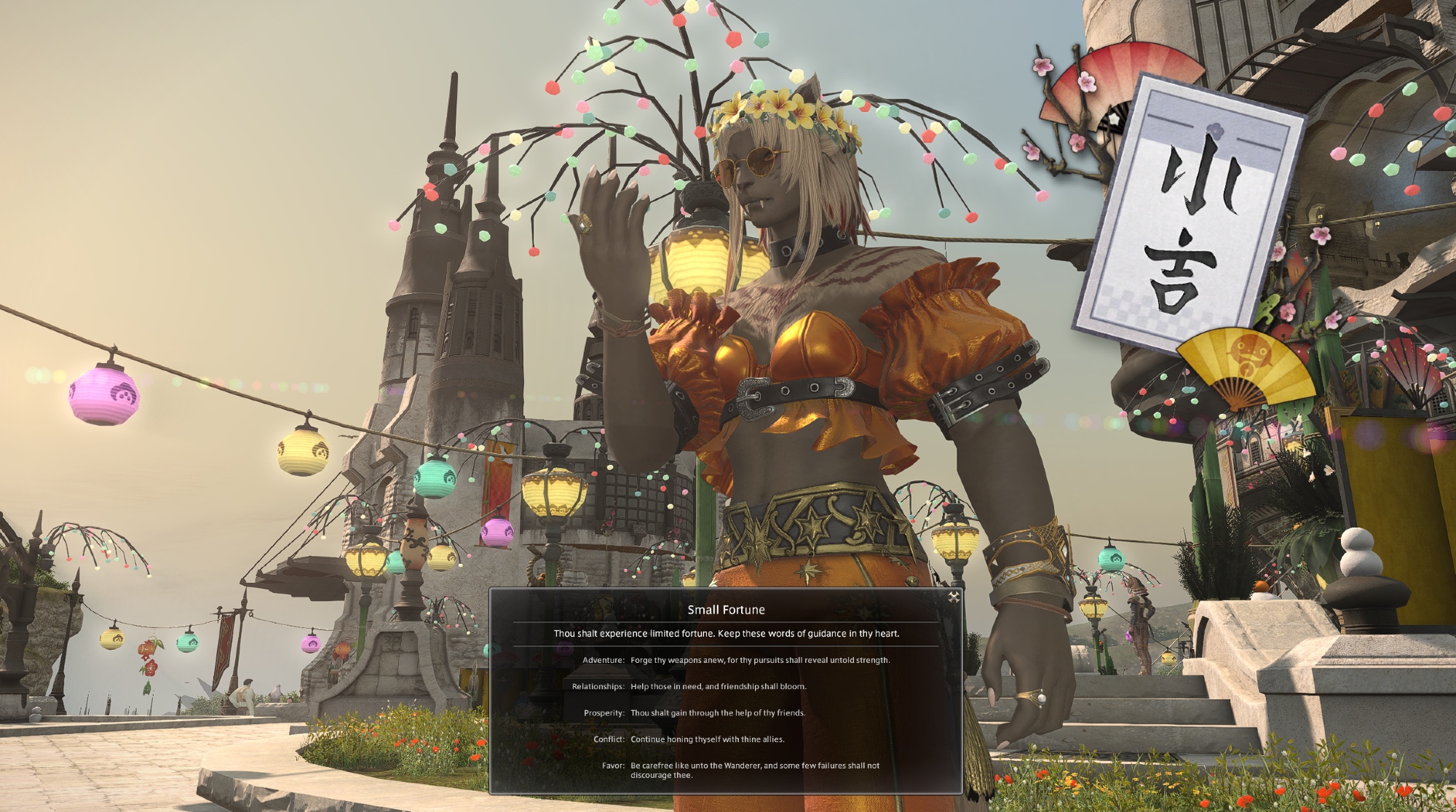Close the Small Fortune window

click(x=953, y=597)
